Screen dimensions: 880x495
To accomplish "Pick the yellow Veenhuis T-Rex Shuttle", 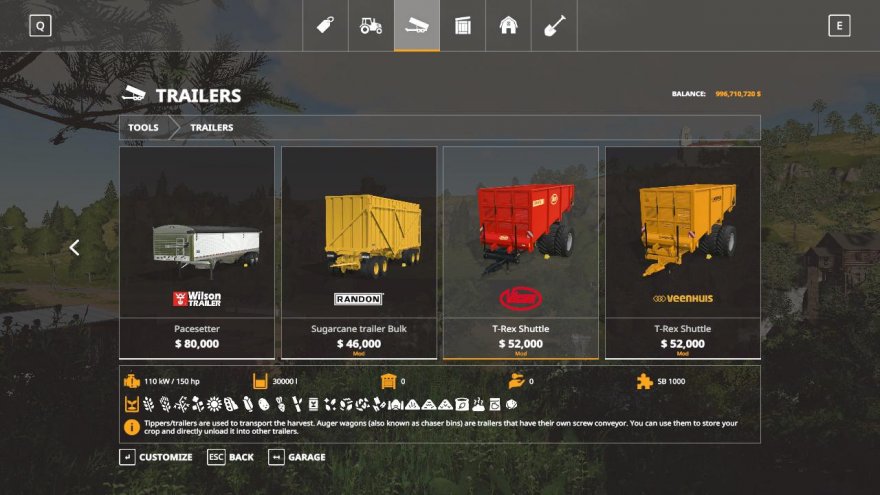I will (x=683, y=252).
